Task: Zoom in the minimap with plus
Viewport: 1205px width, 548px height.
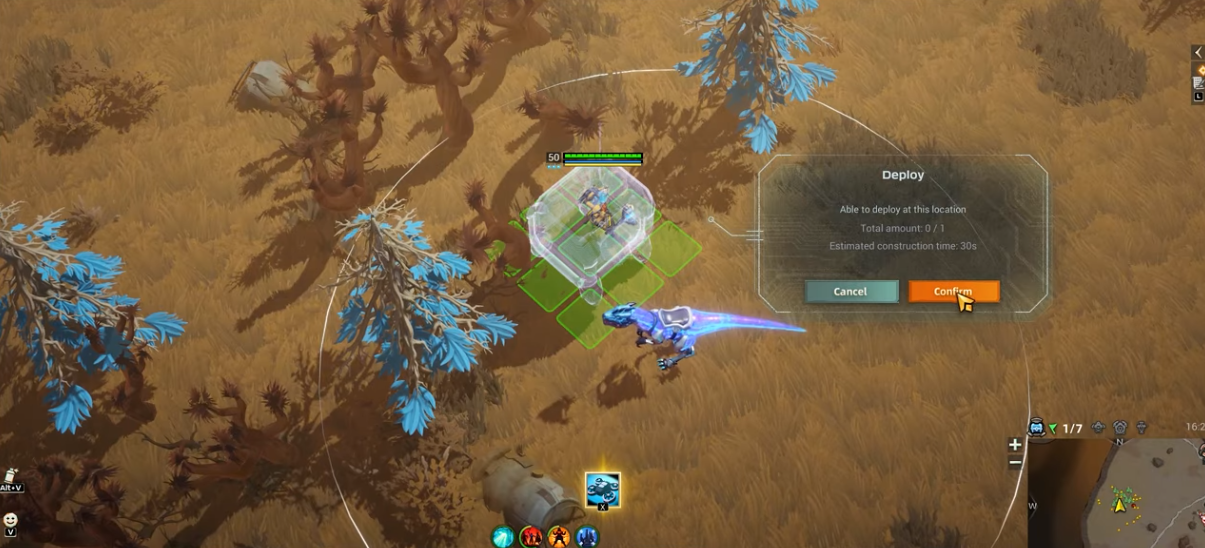Action: click(x=1015, y=445)
